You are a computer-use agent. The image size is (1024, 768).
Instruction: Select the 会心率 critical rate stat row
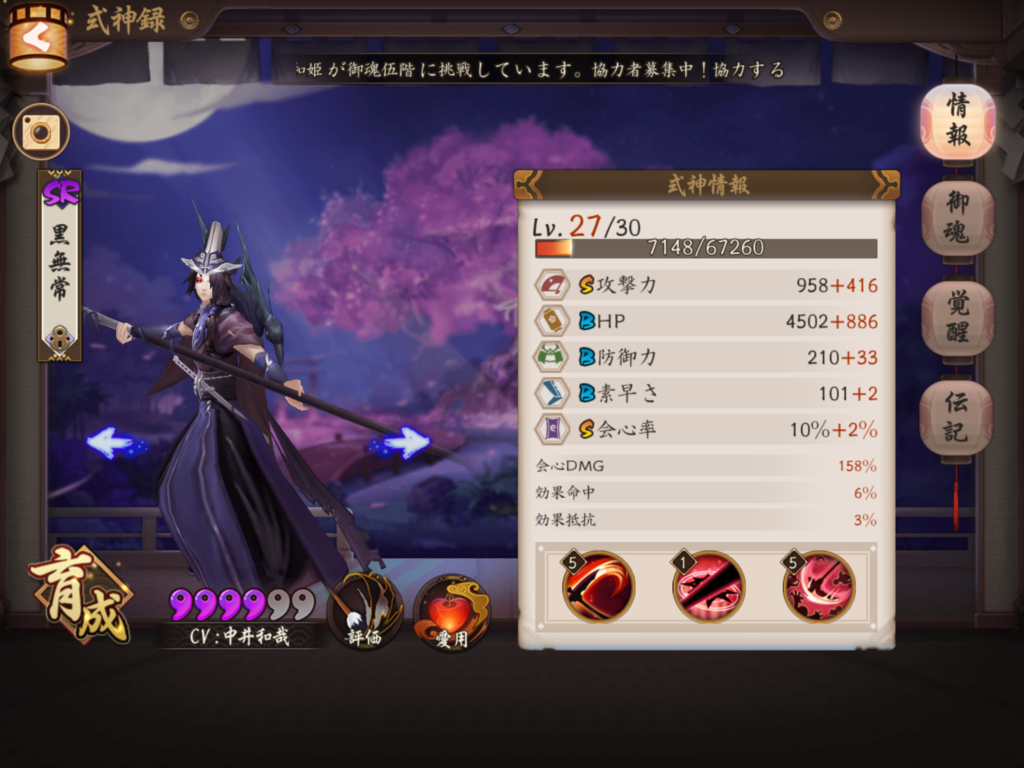[x=706, y=430]
